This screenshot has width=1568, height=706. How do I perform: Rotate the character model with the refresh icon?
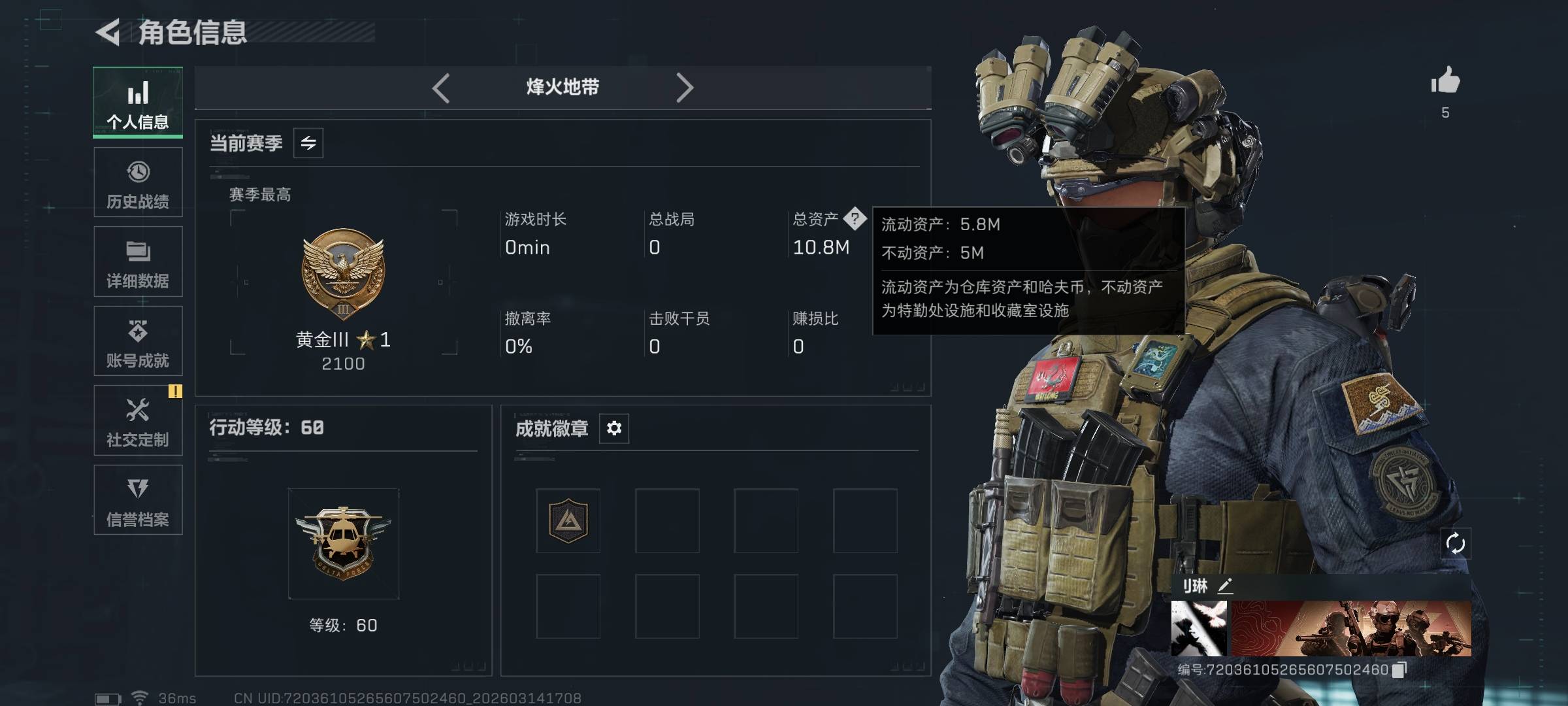click(1456, 543)
